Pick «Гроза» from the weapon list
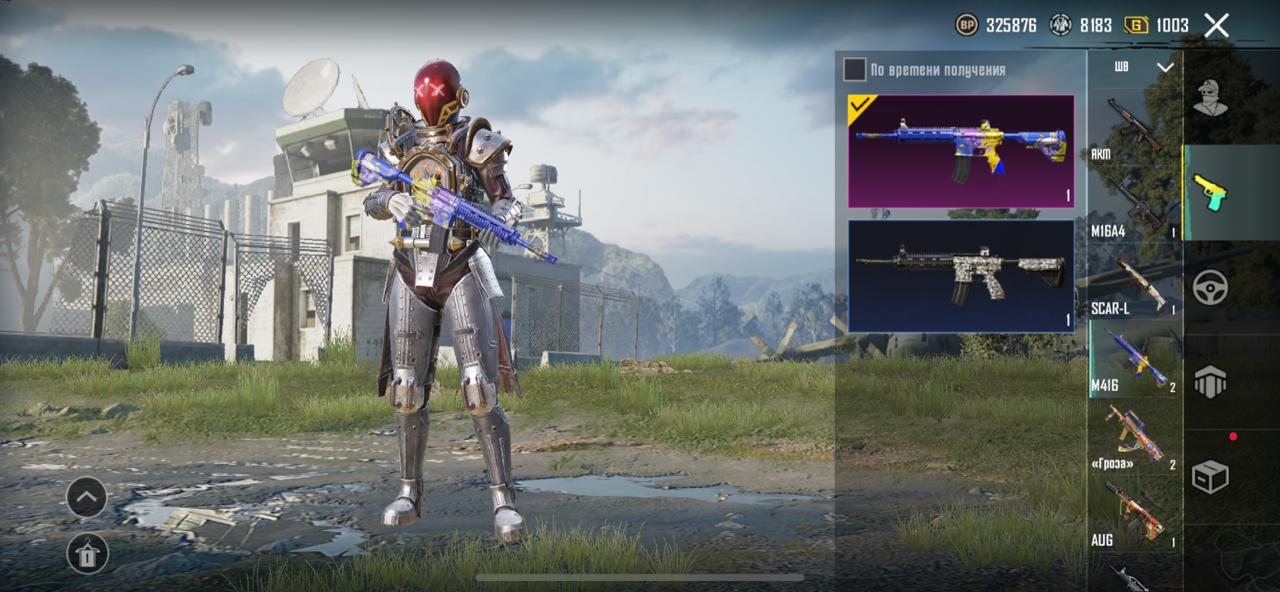The image size is (1280, 592). coord(1134,438)
